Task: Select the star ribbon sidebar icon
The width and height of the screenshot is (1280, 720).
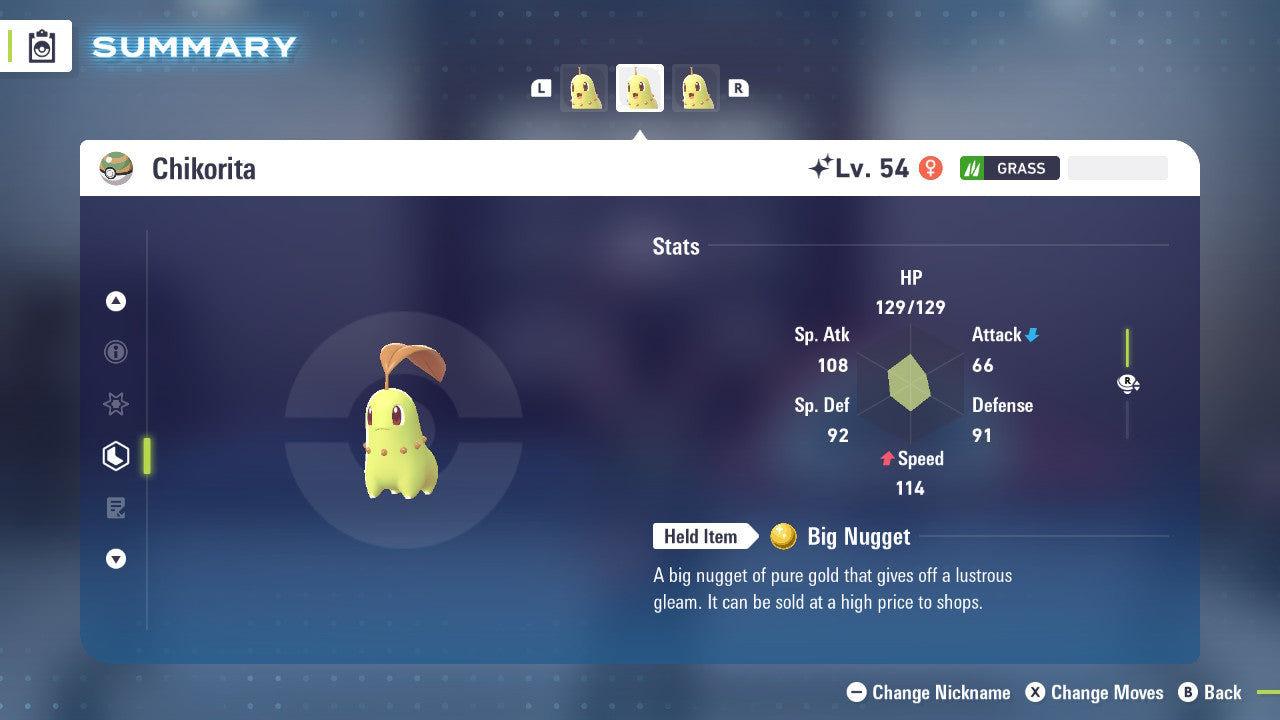Action: point(115,404)
